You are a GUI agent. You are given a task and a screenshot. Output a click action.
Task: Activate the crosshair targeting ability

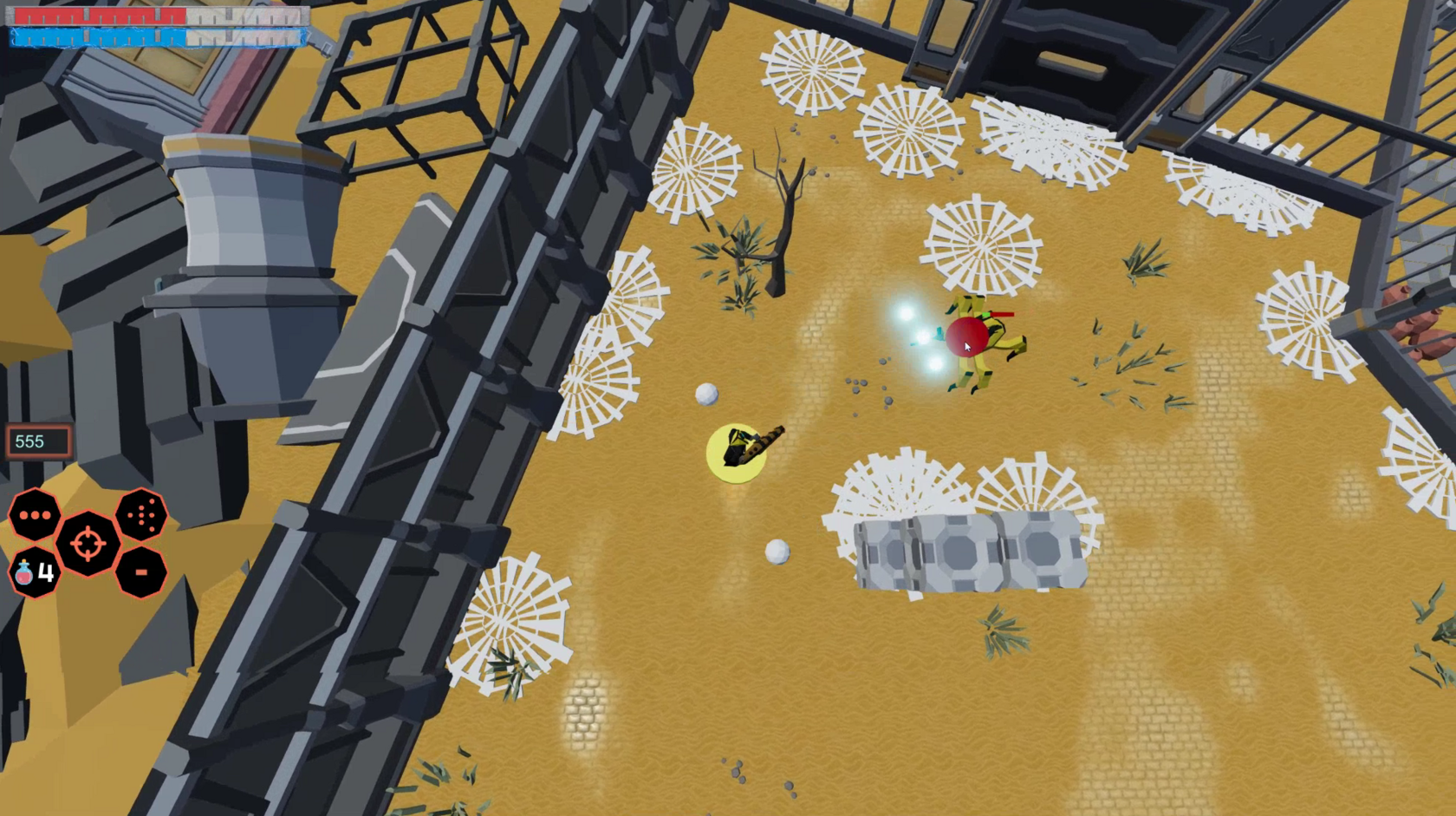88,544
